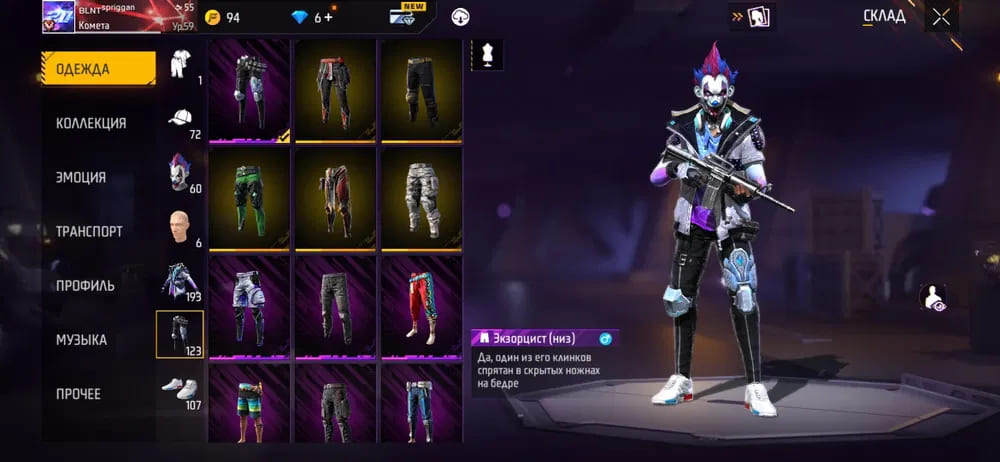Open the bald head face category
Image resolution: width=1000 pixels, height=462 pixels.
(179, 228)
